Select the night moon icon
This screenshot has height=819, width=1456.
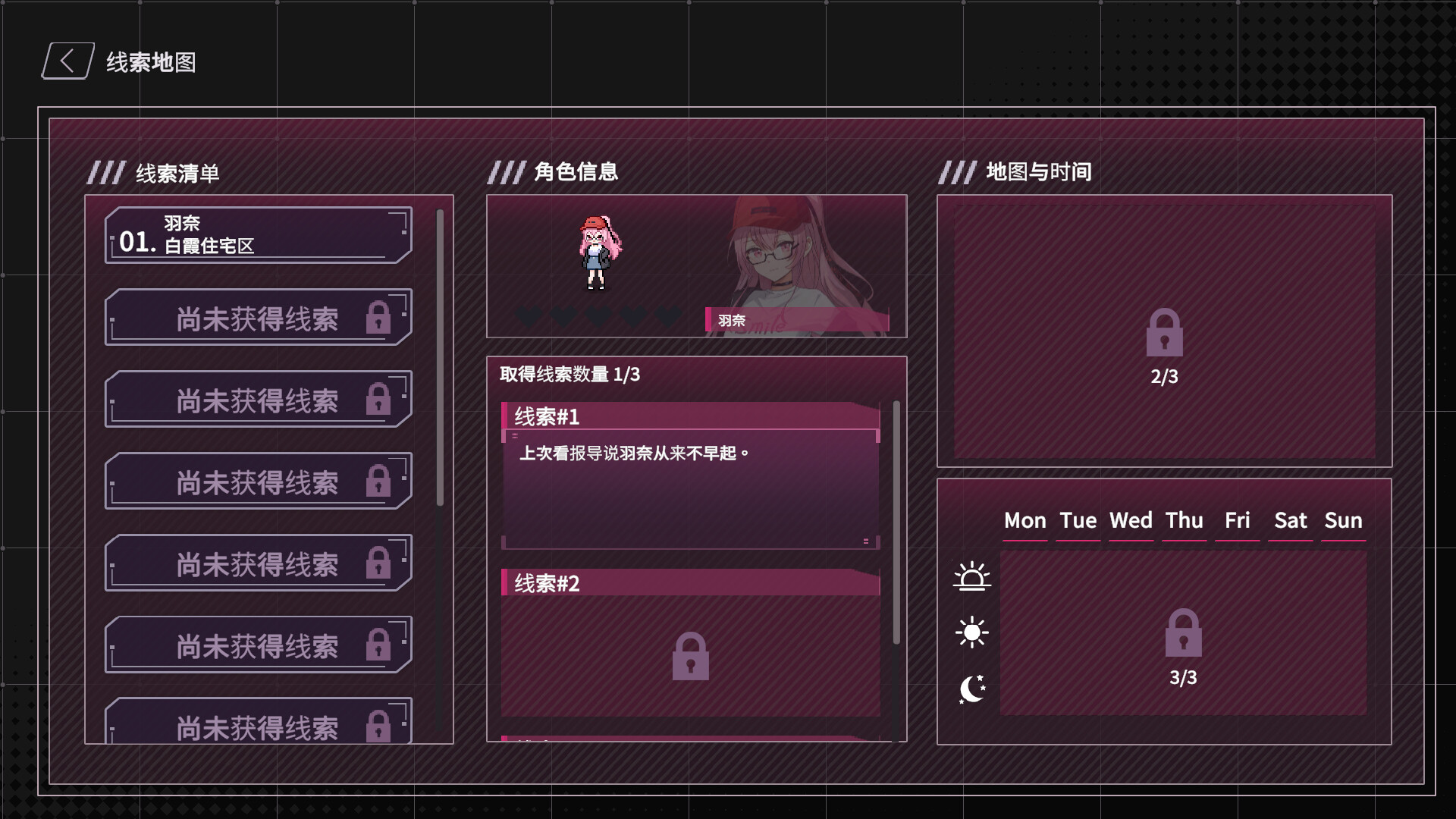972,687
